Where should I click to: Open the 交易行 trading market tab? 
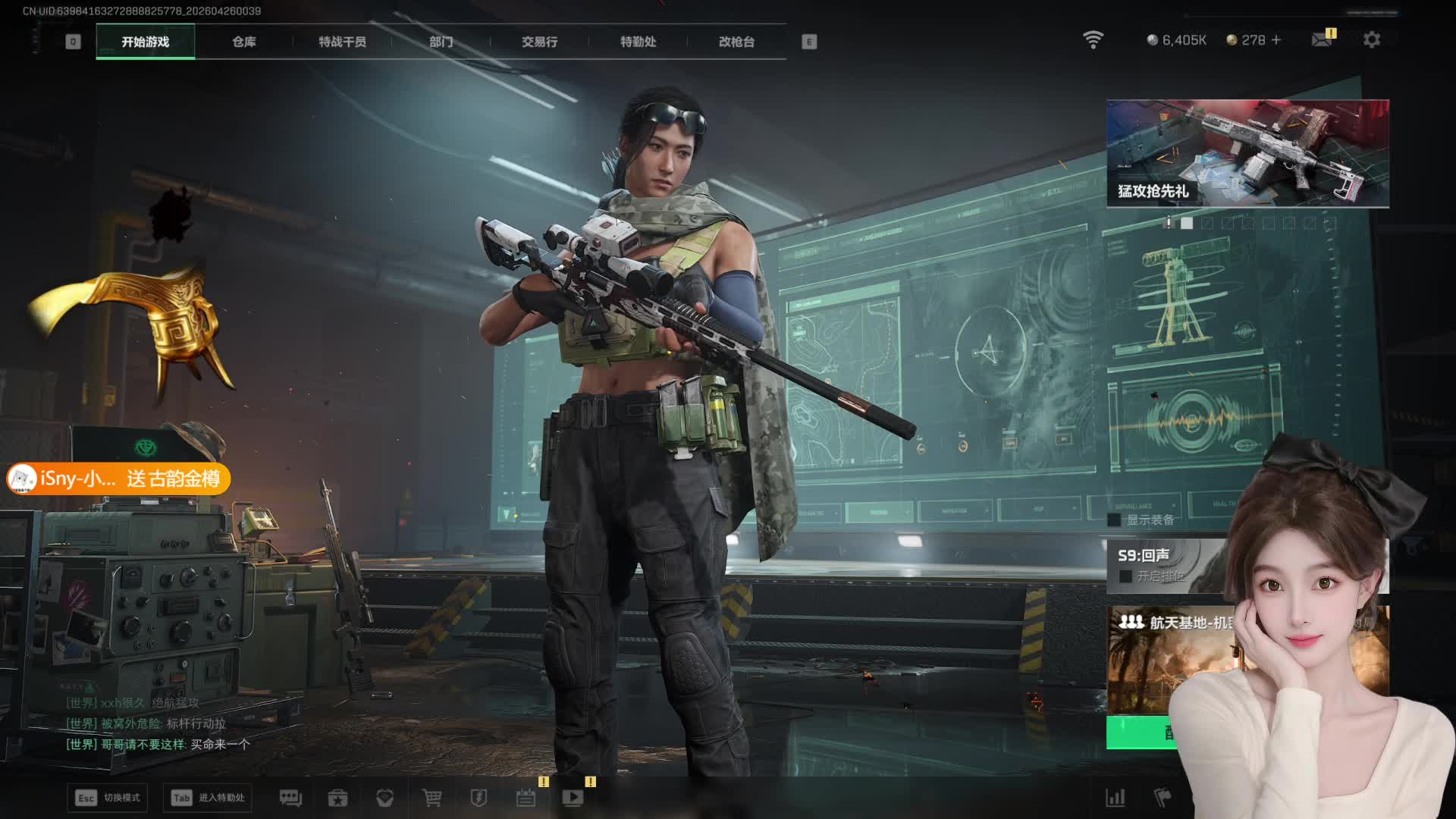(539, 42)
